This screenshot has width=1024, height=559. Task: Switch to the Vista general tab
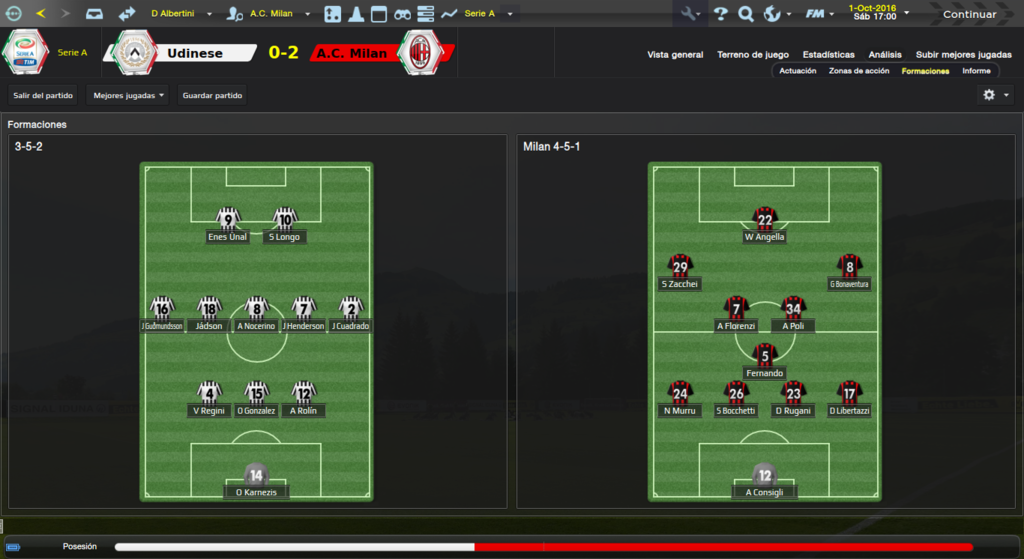coord(675,55)
